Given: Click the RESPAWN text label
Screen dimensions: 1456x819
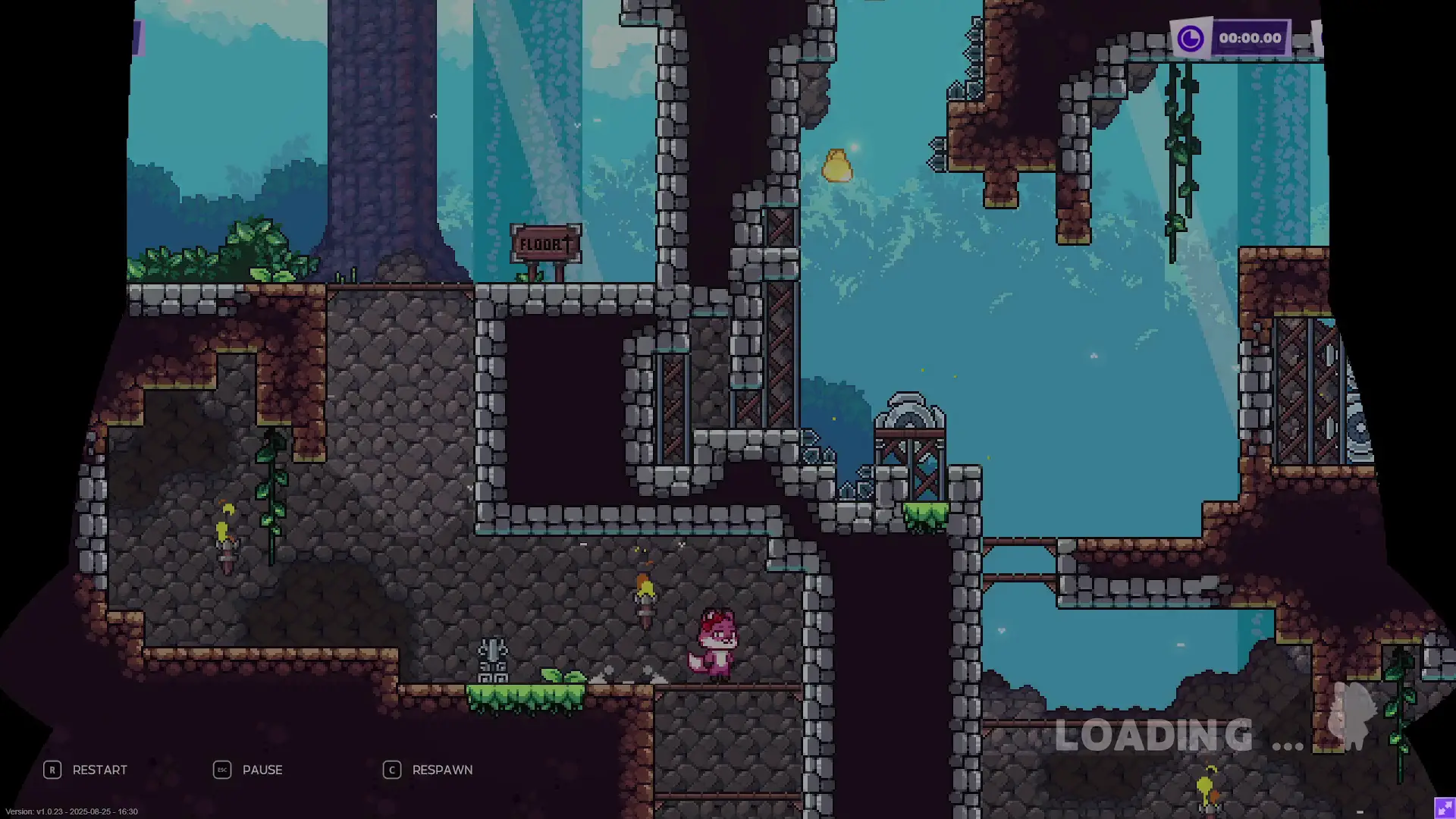Looking at the screenshot, I should tap(442, 770).
